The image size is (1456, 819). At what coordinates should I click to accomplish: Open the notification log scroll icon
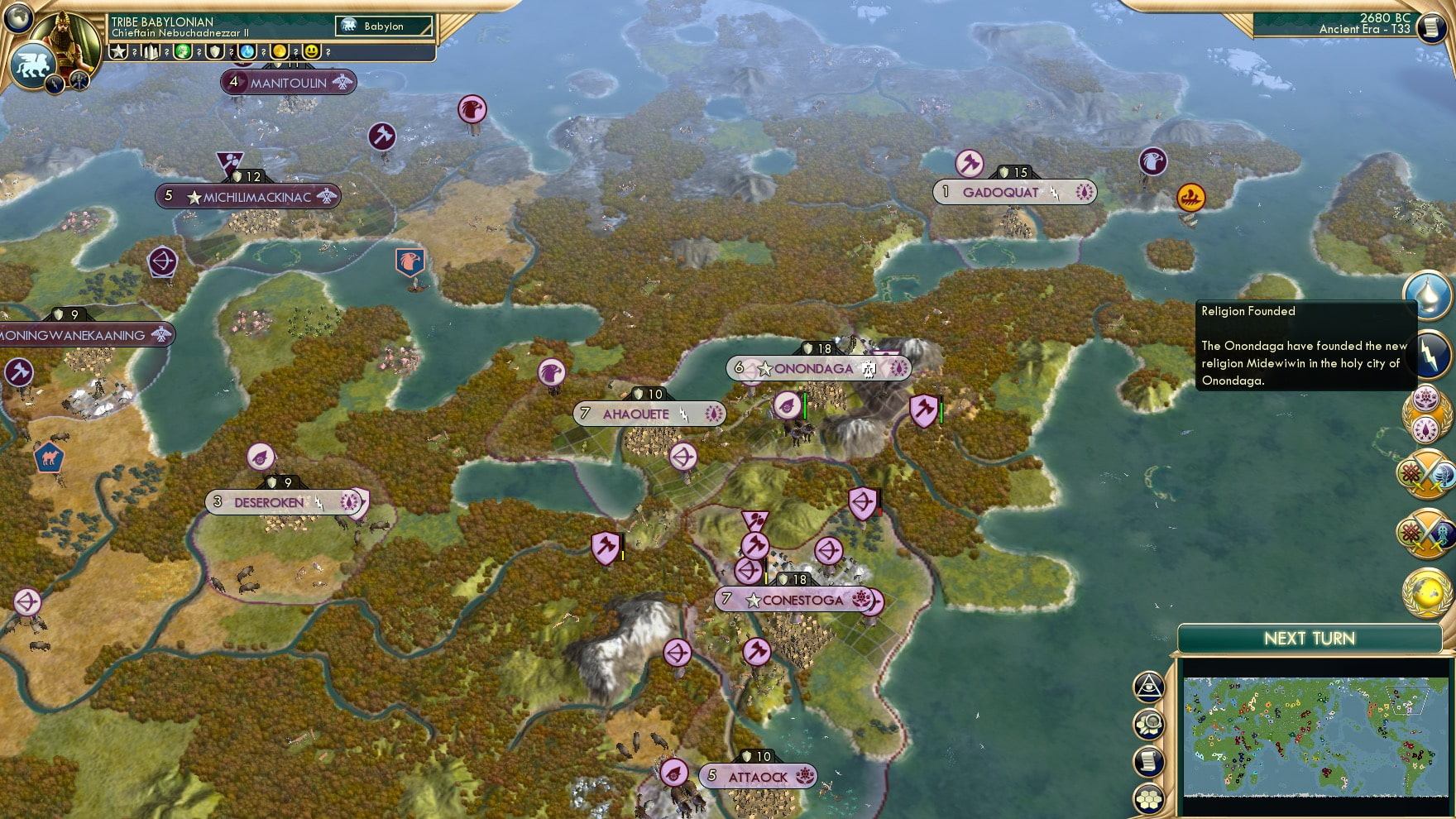[x=1150, y=762]
